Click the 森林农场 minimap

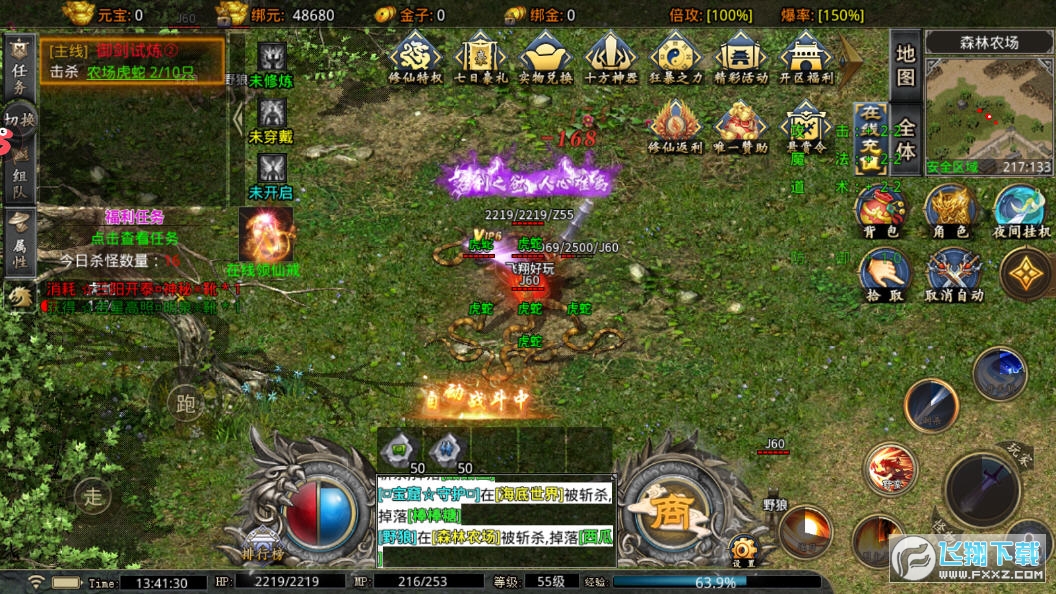987,103
